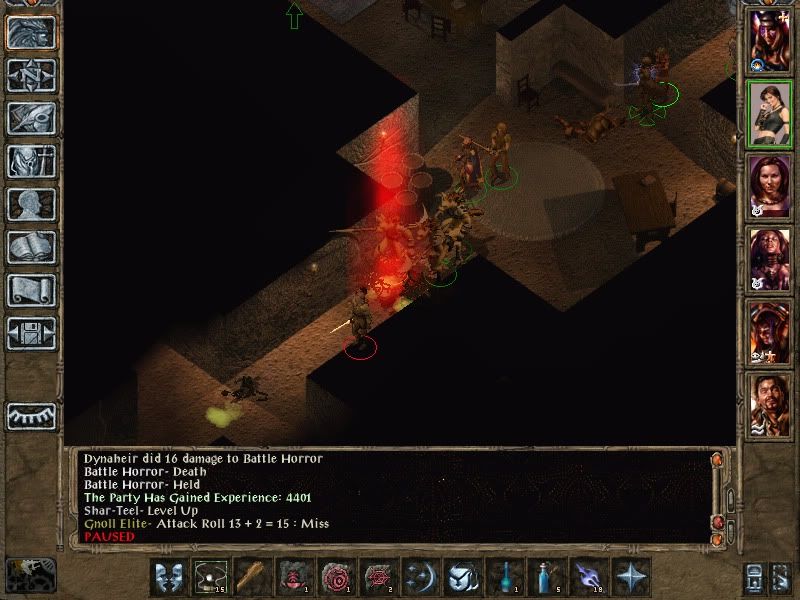Select the quick slot showing count 15

tap(210, 578)
